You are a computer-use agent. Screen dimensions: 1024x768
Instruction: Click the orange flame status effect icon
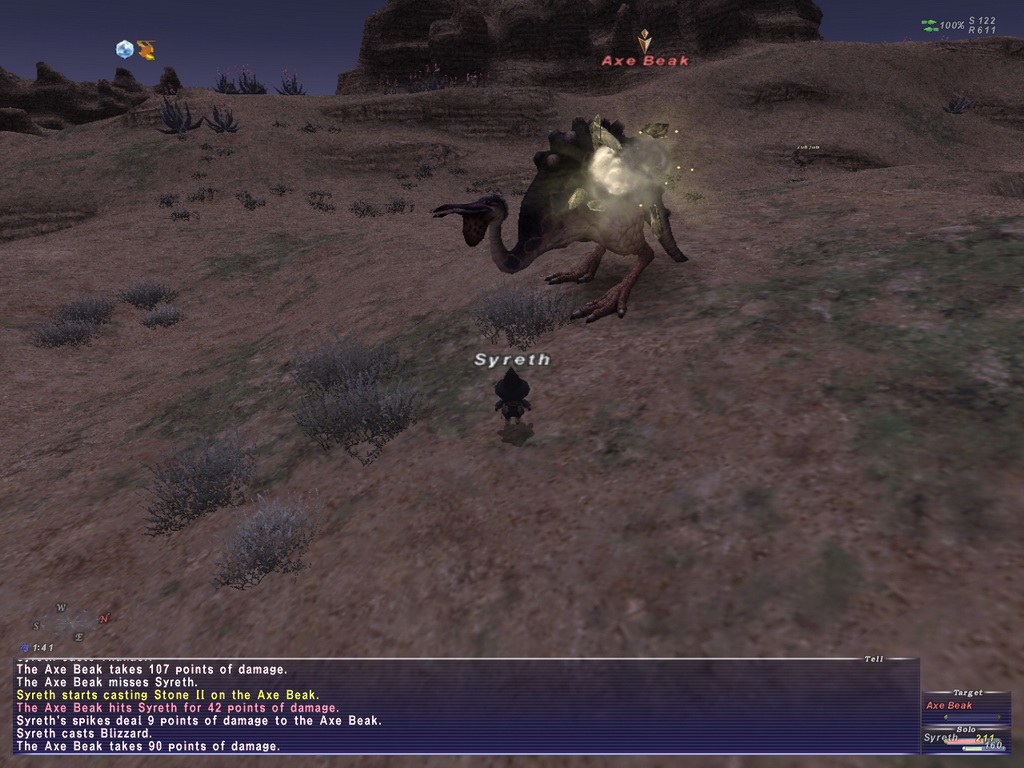146,50
